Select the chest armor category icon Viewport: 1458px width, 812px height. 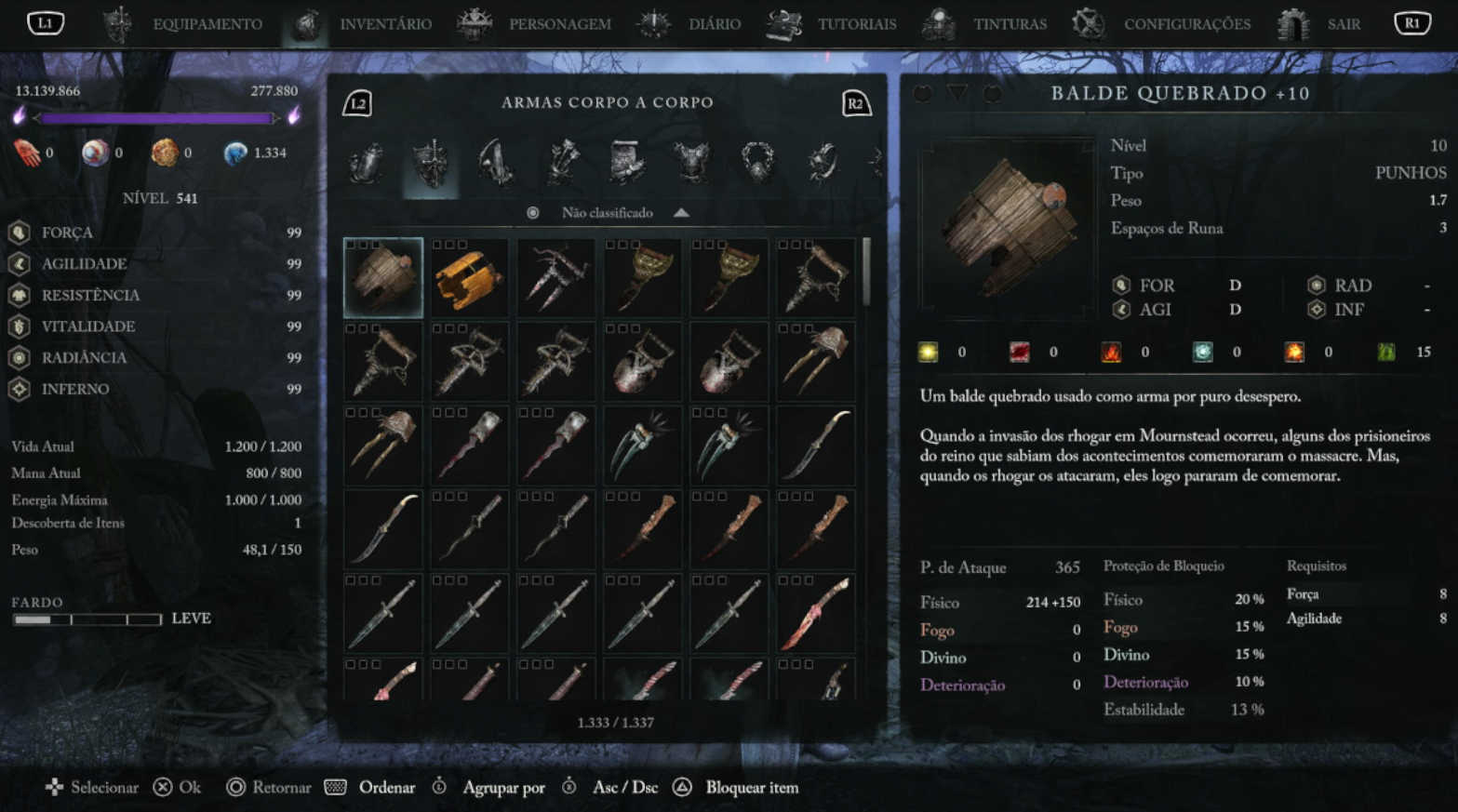point(691,163)
